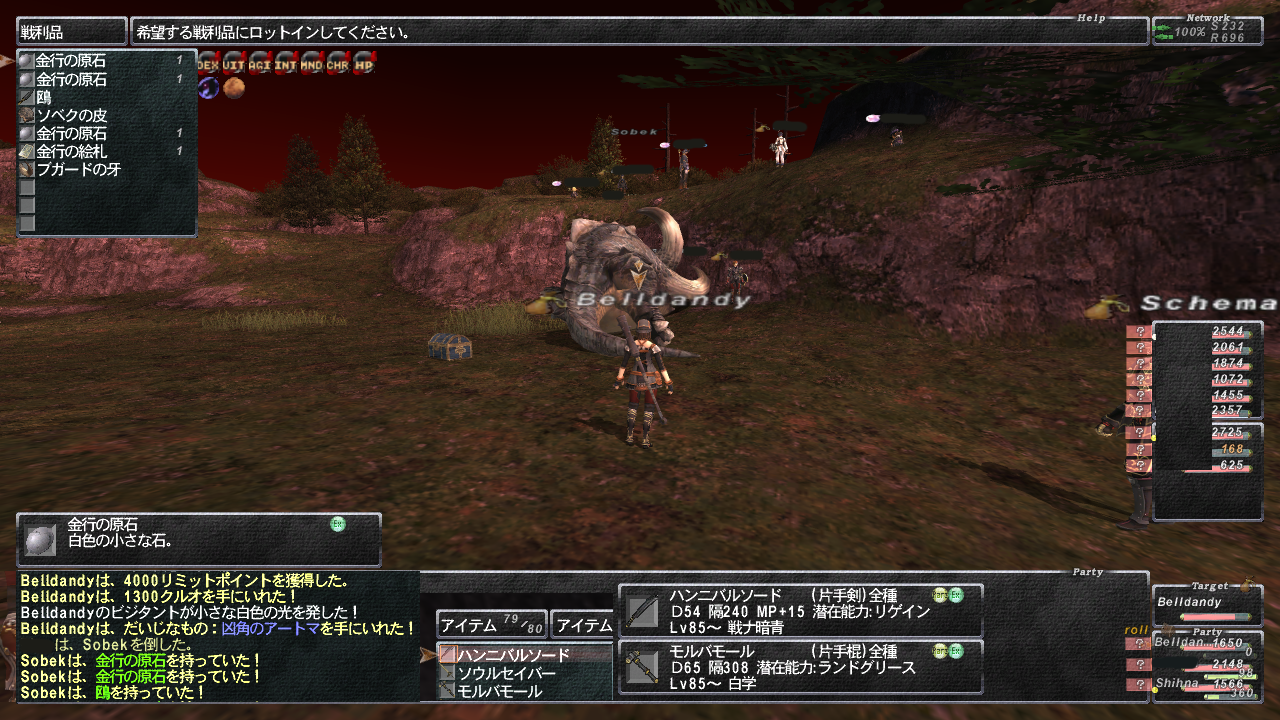Click the INT status effect icon
The image size is (1280, 720).
286,65
